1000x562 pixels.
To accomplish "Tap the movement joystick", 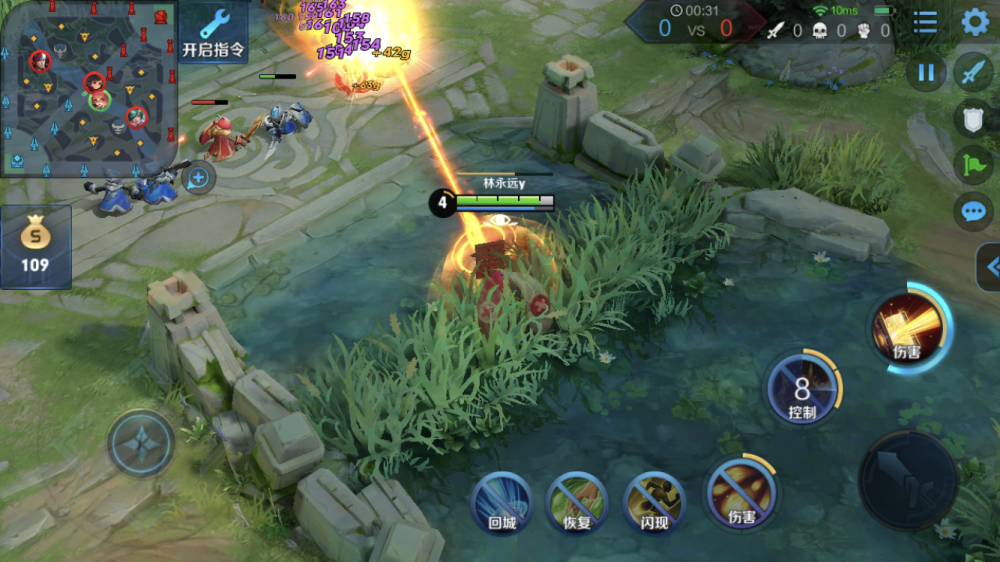I will [141, 441].
